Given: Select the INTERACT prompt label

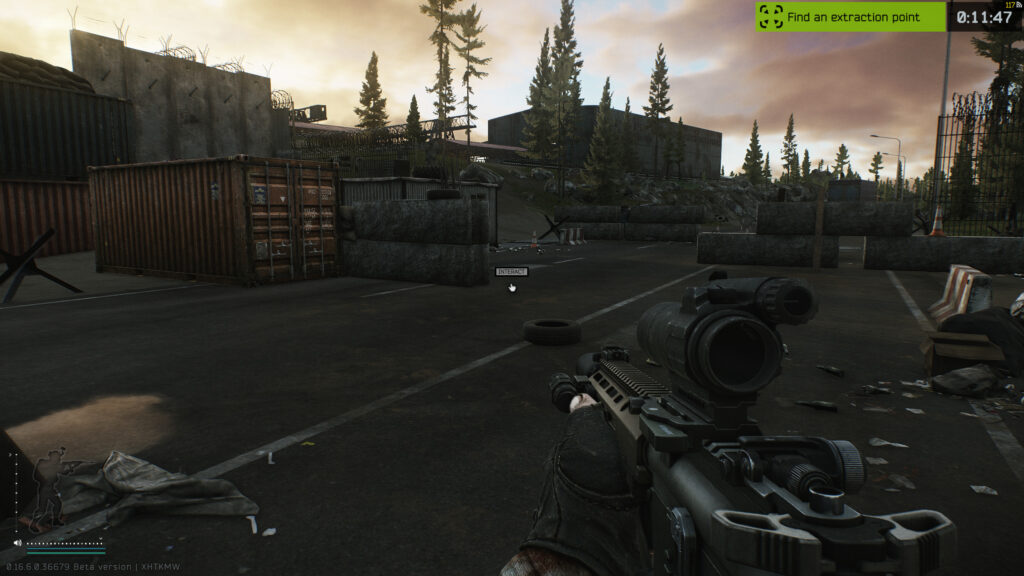Looking at the screenshot, I should point(510,271).
